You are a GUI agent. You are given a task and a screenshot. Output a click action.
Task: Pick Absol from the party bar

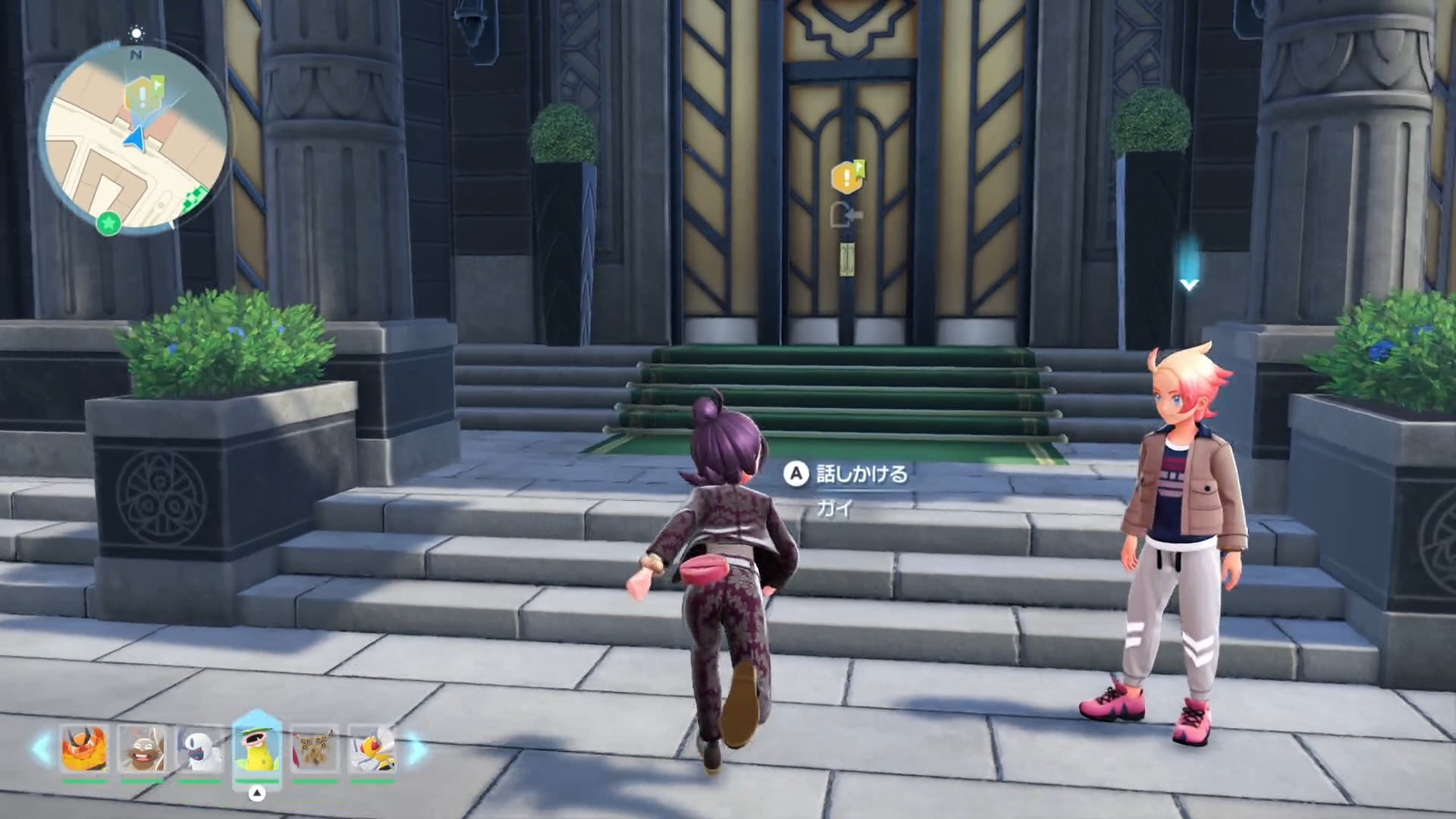[x=199, y=748]
